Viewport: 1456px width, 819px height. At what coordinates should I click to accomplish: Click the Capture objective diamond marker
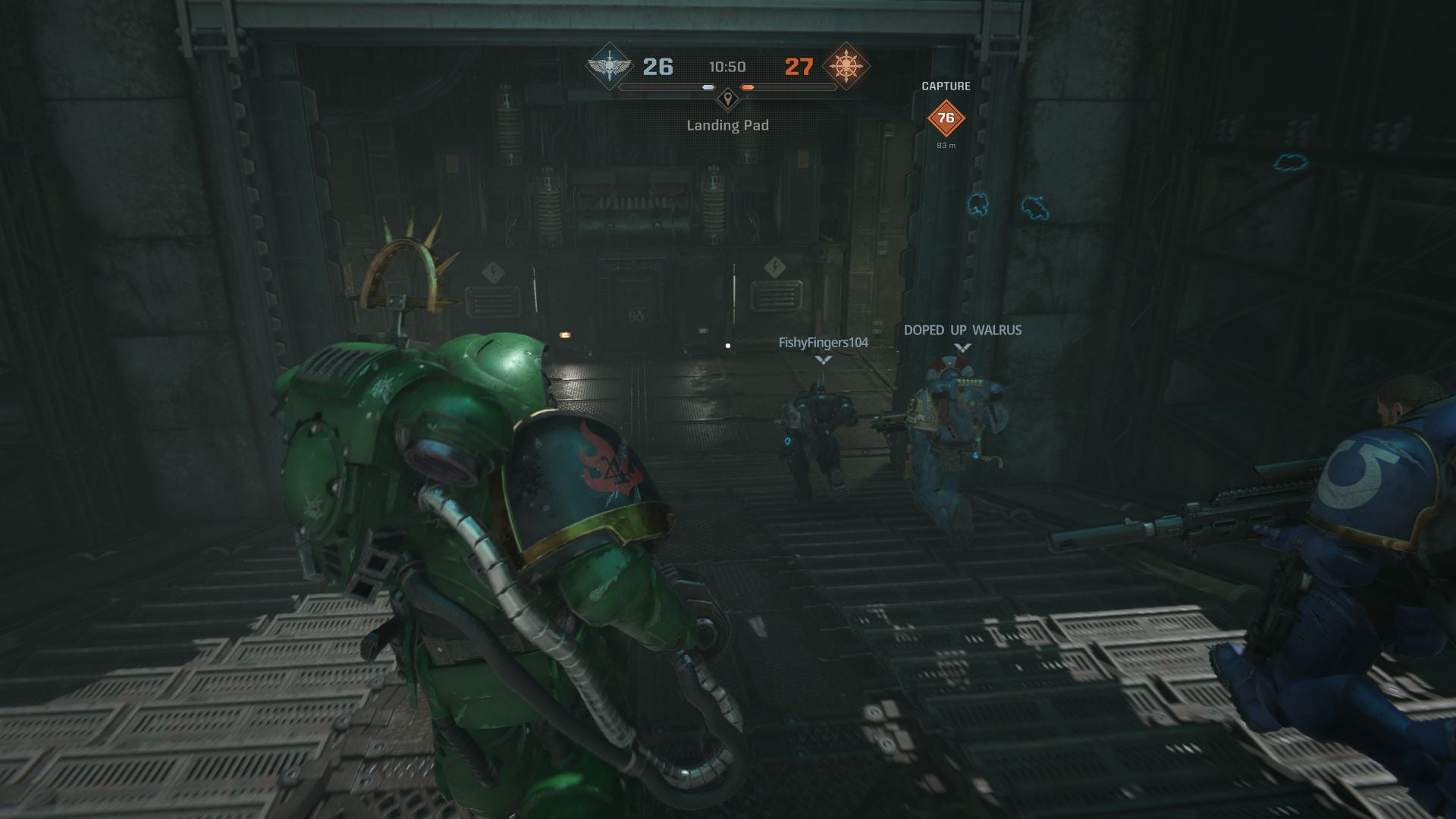pos(946,118)
